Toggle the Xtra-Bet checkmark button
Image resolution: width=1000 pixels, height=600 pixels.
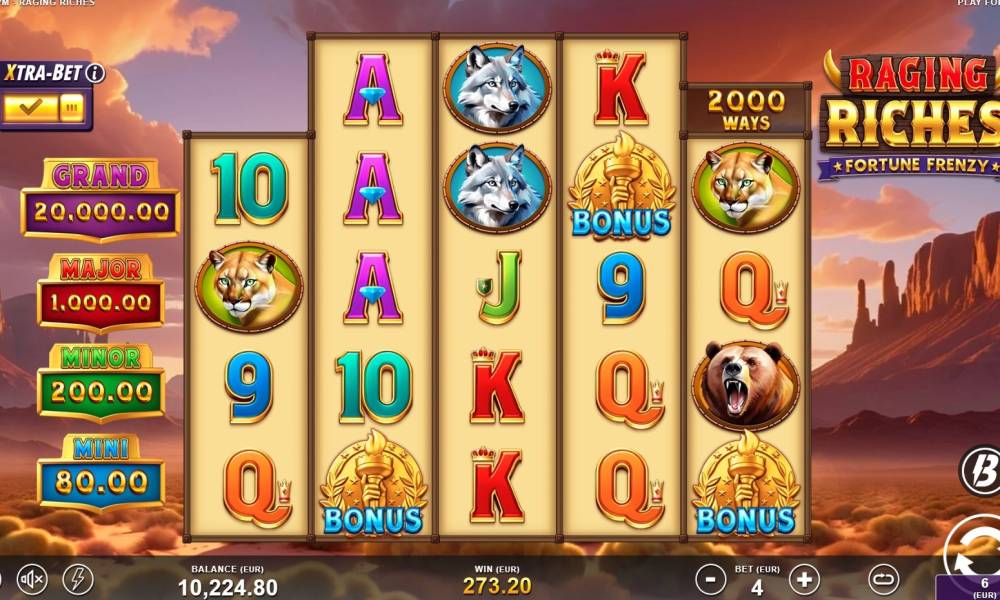click(29, 107)
